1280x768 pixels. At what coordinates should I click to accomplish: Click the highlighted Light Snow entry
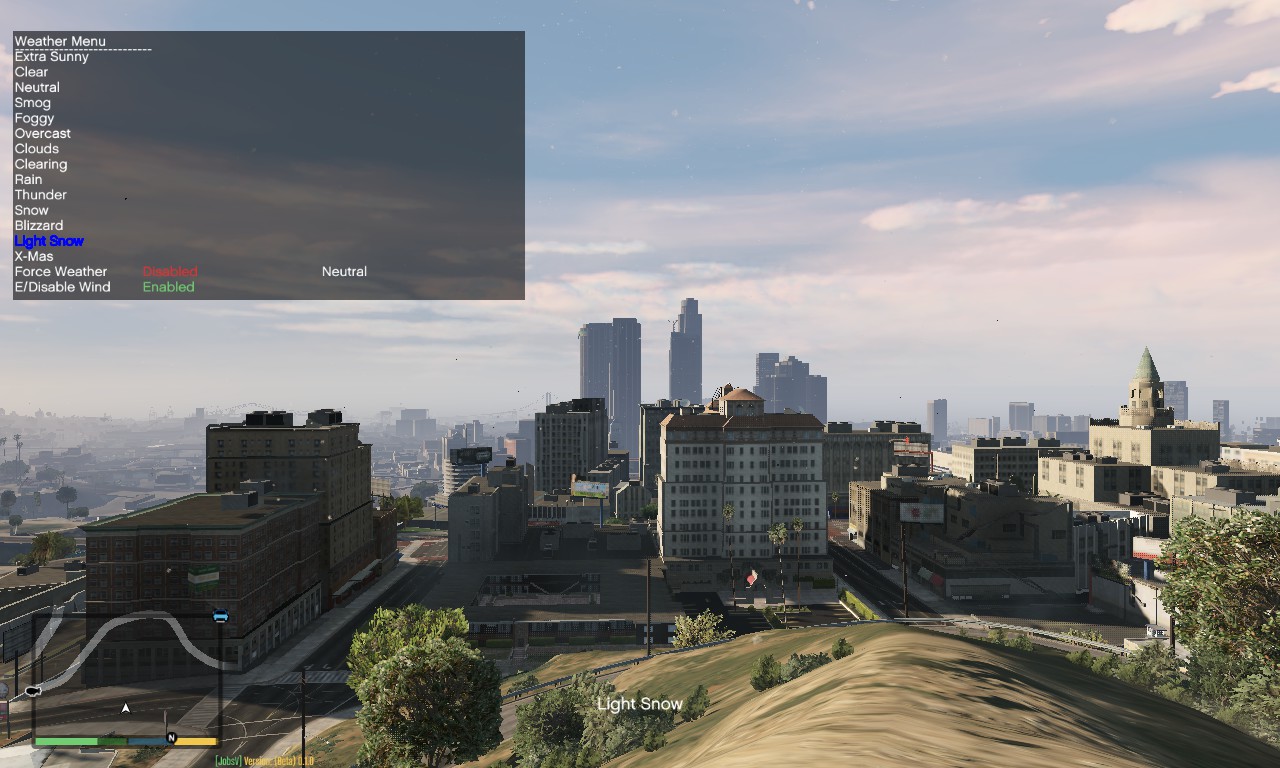48,240
